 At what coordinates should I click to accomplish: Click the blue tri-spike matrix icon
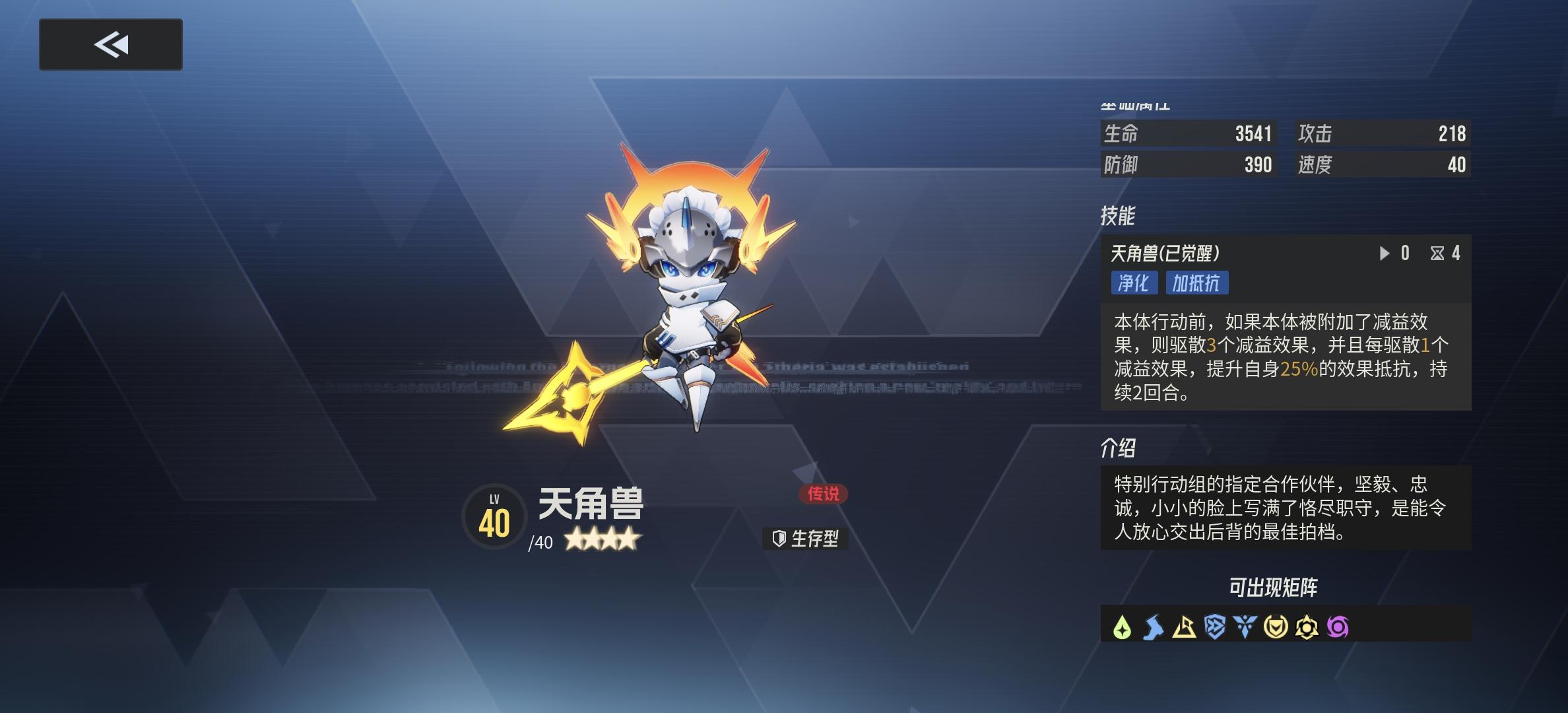pyautogui.click(x=1244, y=627)
